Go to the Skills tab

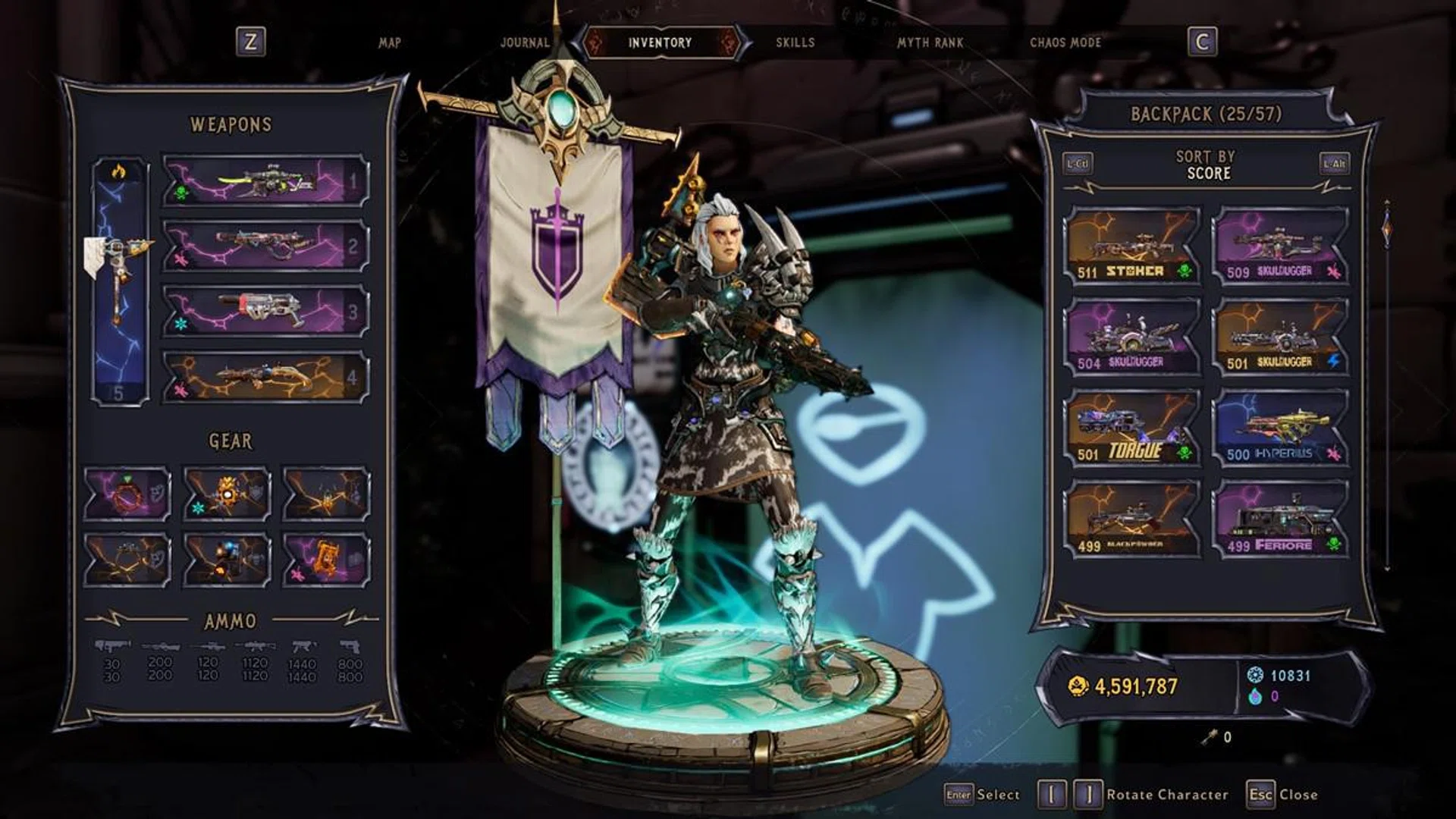pos(795,43)
